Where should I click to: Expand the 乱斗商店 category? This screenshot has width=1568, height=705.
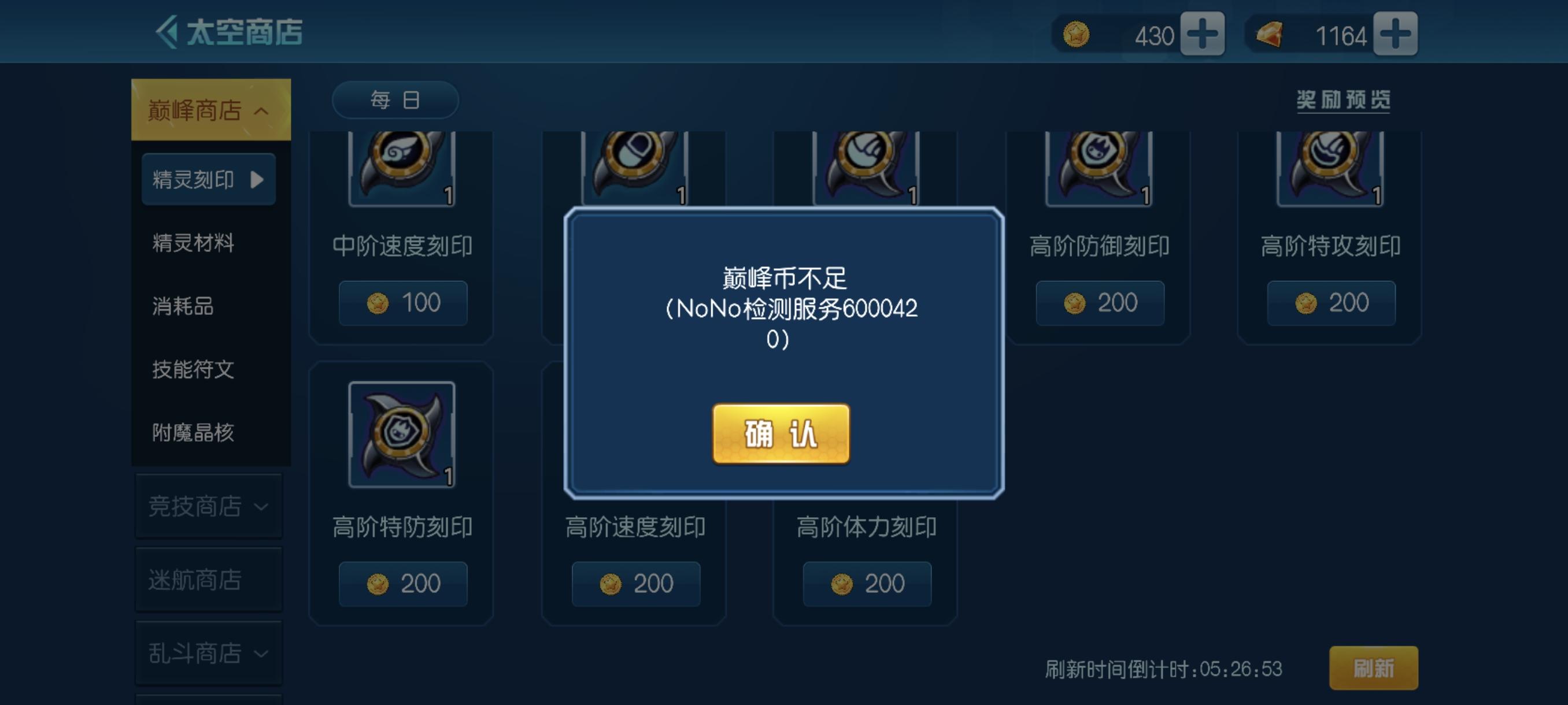pyautogui.click(x=209, y=652)
